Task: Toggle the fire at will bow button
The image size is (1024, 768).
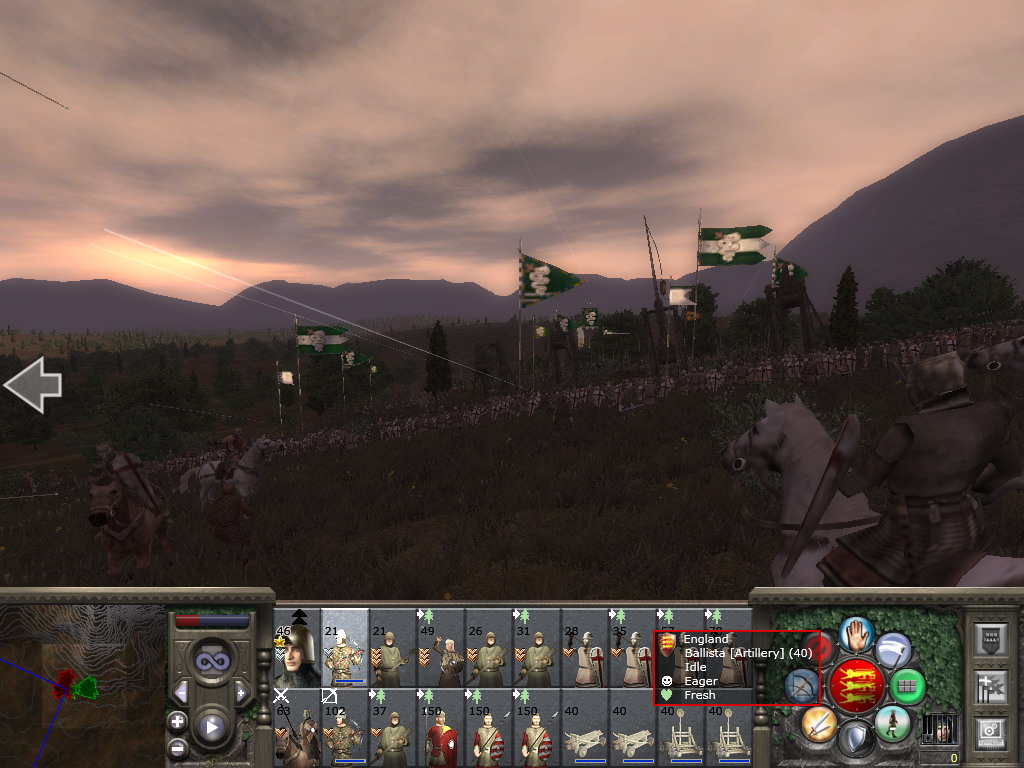Action: pyautogui.click(x=801, y=686)
